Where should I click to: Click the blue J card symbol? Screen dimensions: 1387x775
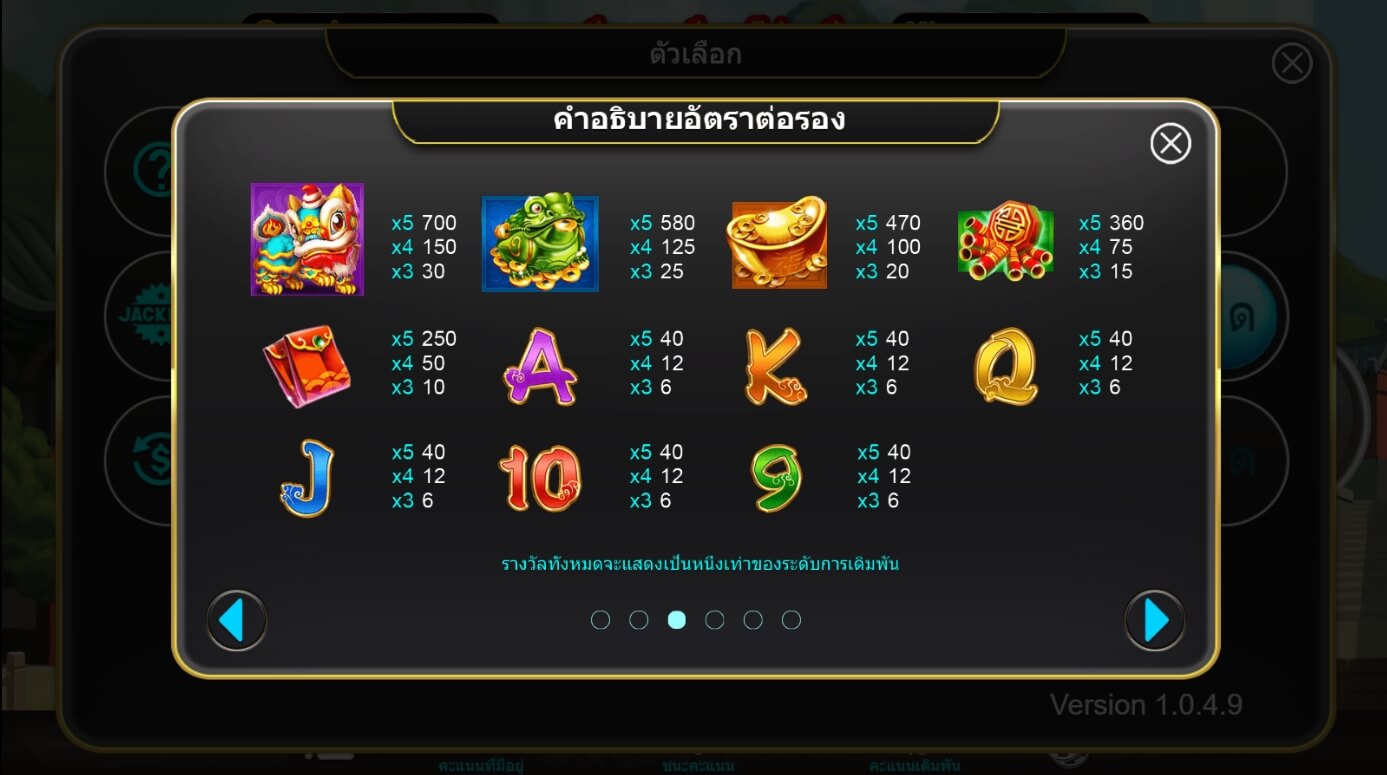[307, 478]
